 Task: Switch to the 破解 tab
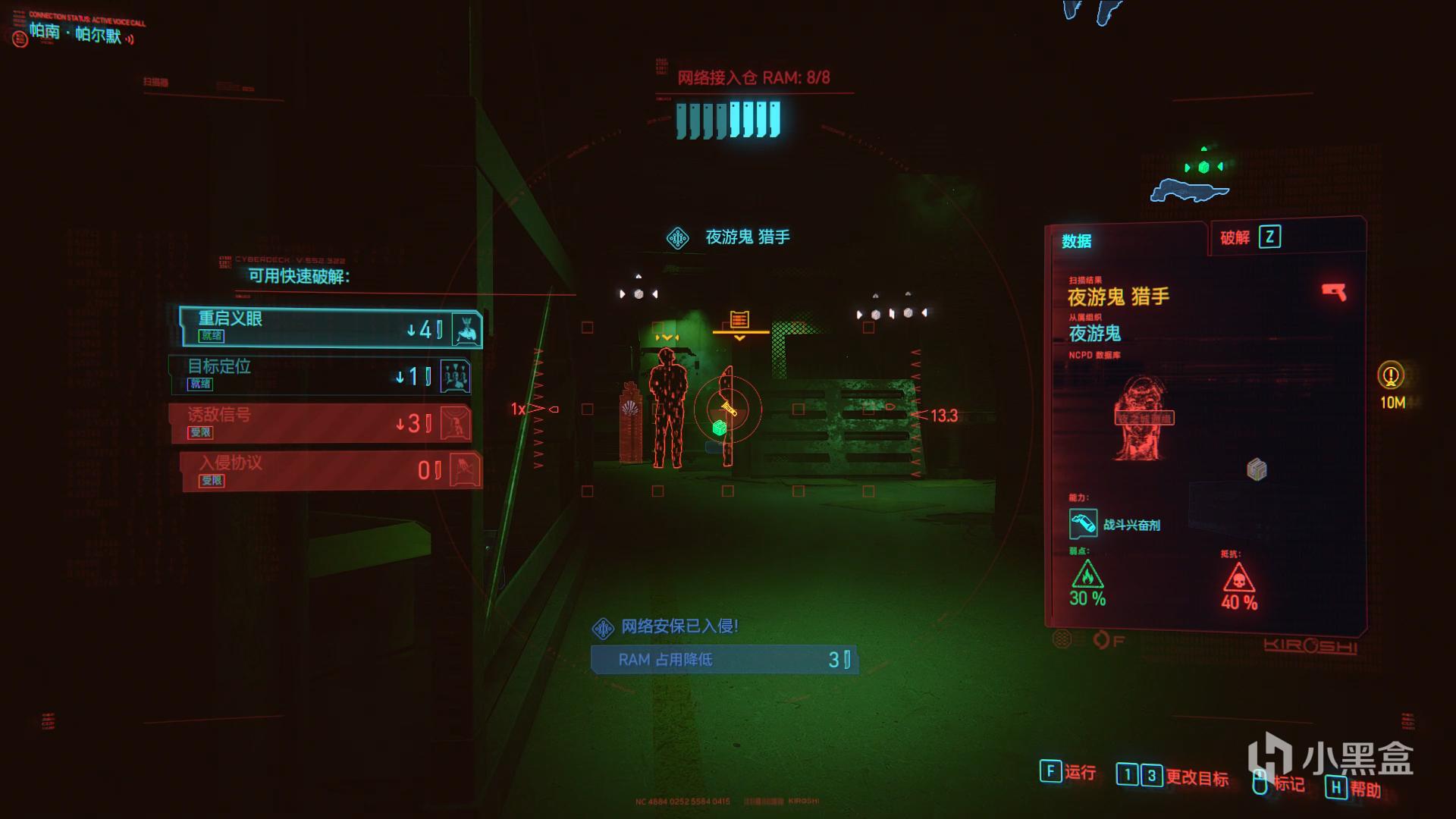tap(1249, 237)
